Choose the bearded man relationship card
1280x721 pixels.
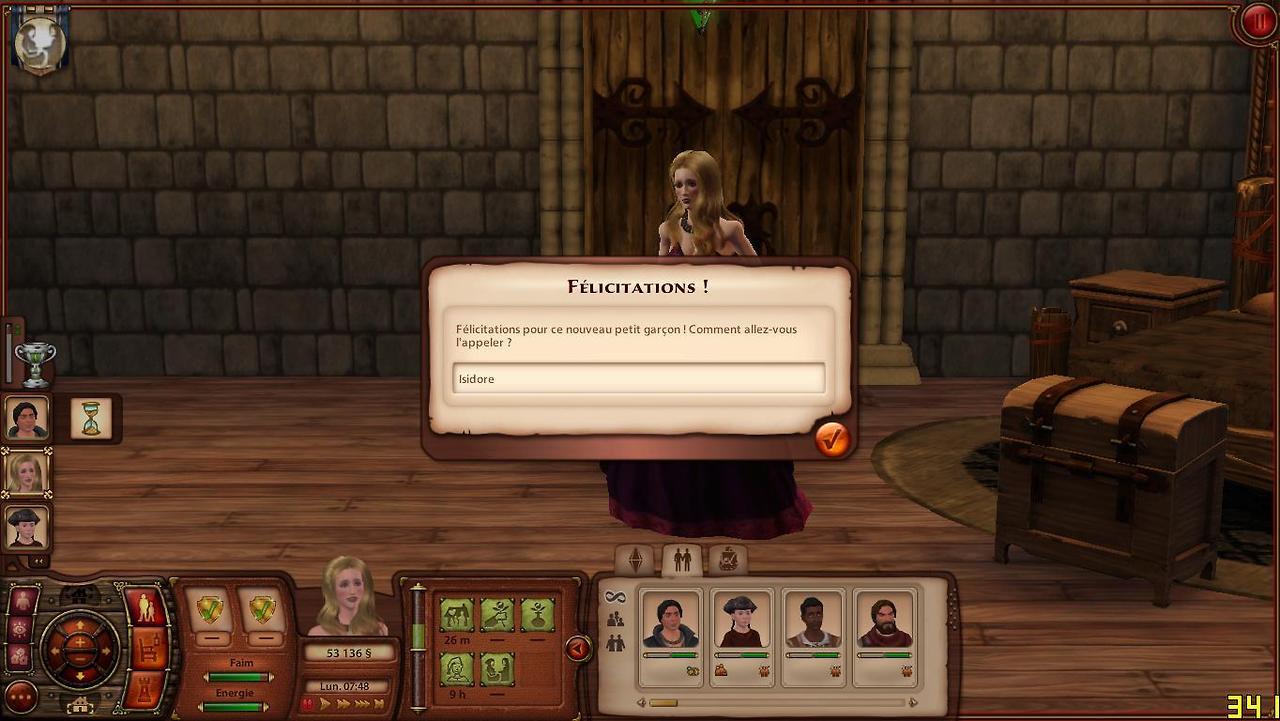[x=885, y=625]
